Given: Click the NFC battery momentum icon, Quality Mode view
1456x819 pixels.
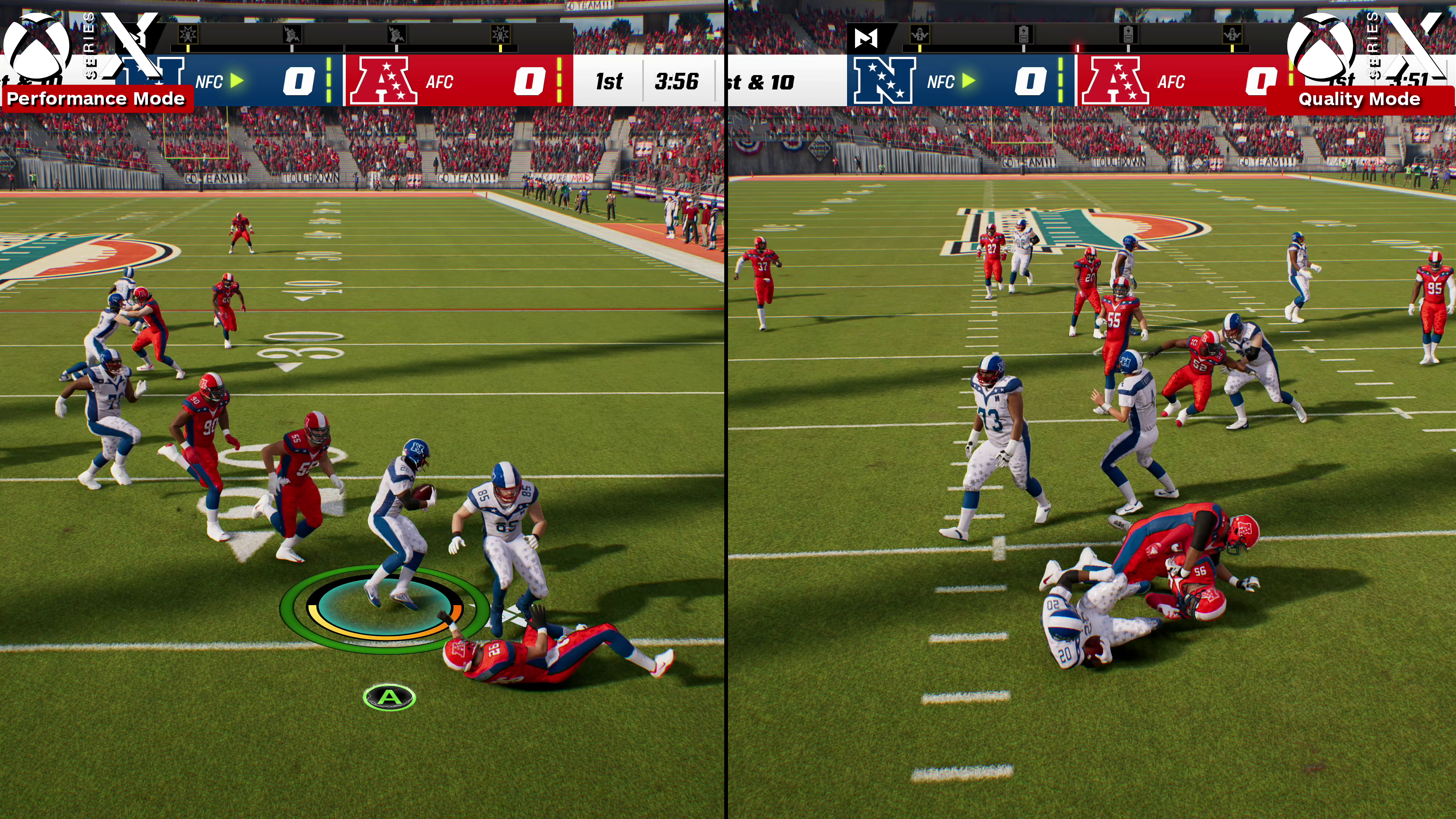Looking at the screenshot, I should [x=1024, y=35].
